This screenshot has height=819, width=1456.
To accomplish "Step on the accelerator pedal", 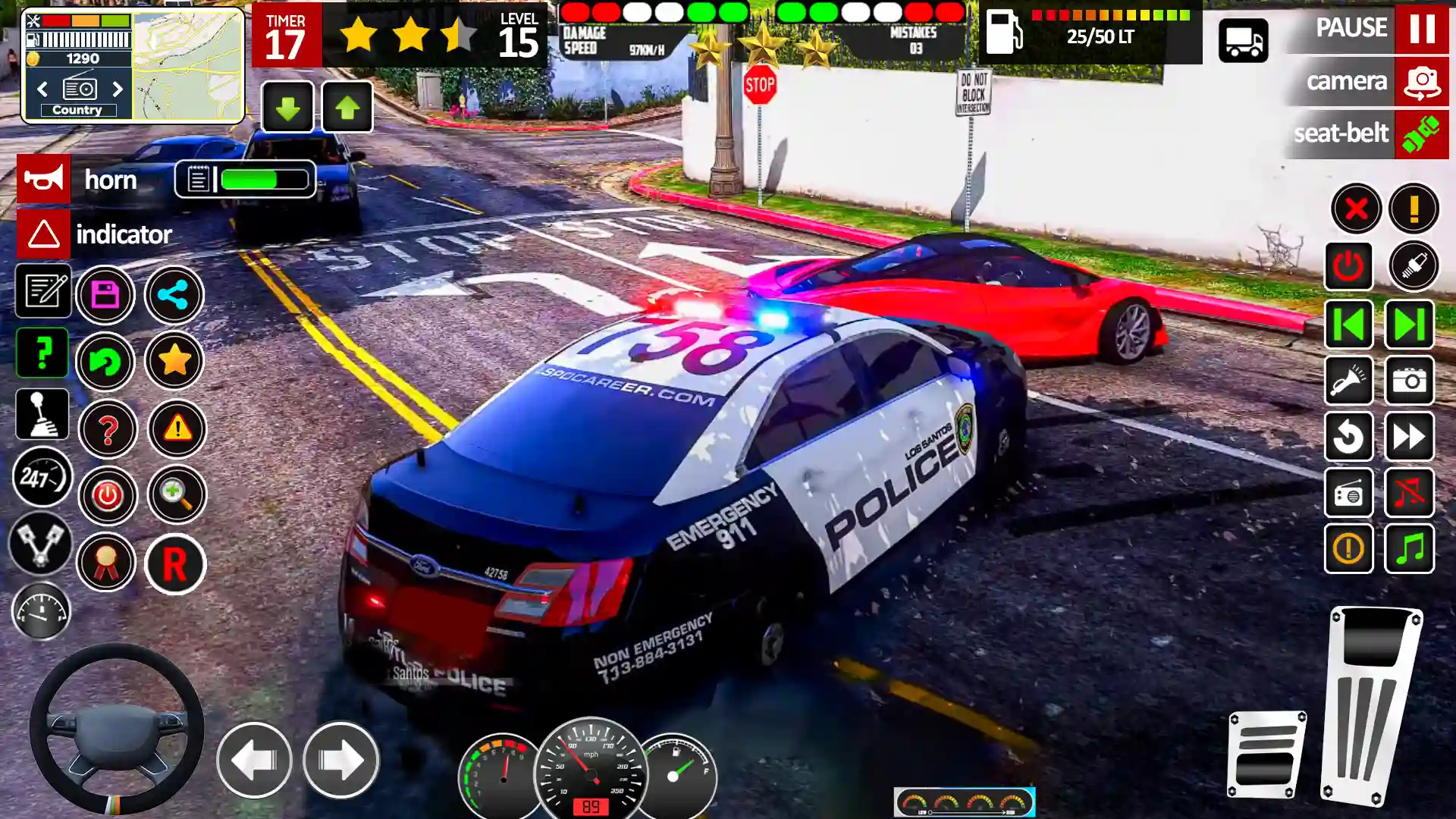I will 1371,705.
